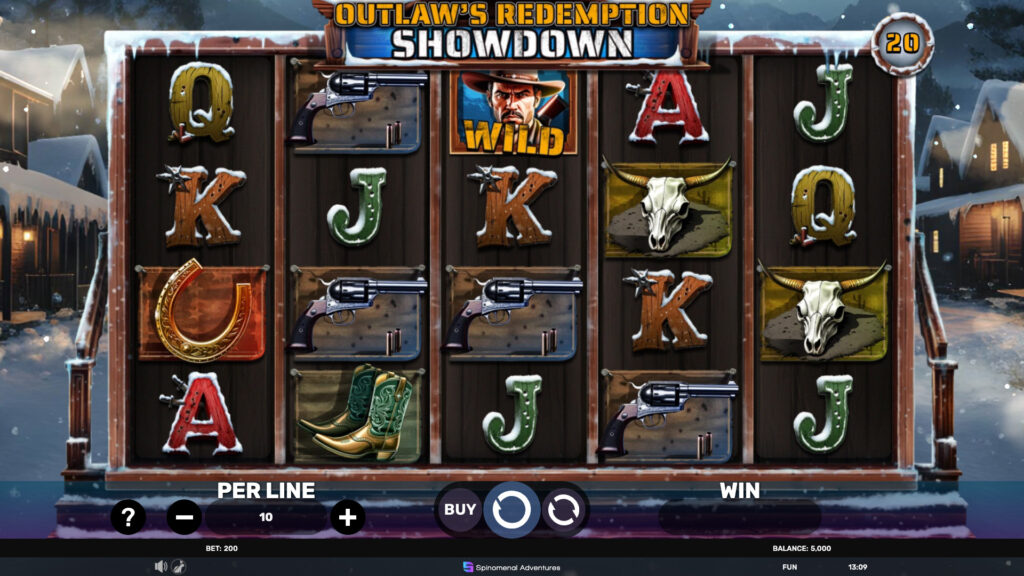Activate the autospin button beside spin
The image size is (1024, 576).
click(563, 510)
